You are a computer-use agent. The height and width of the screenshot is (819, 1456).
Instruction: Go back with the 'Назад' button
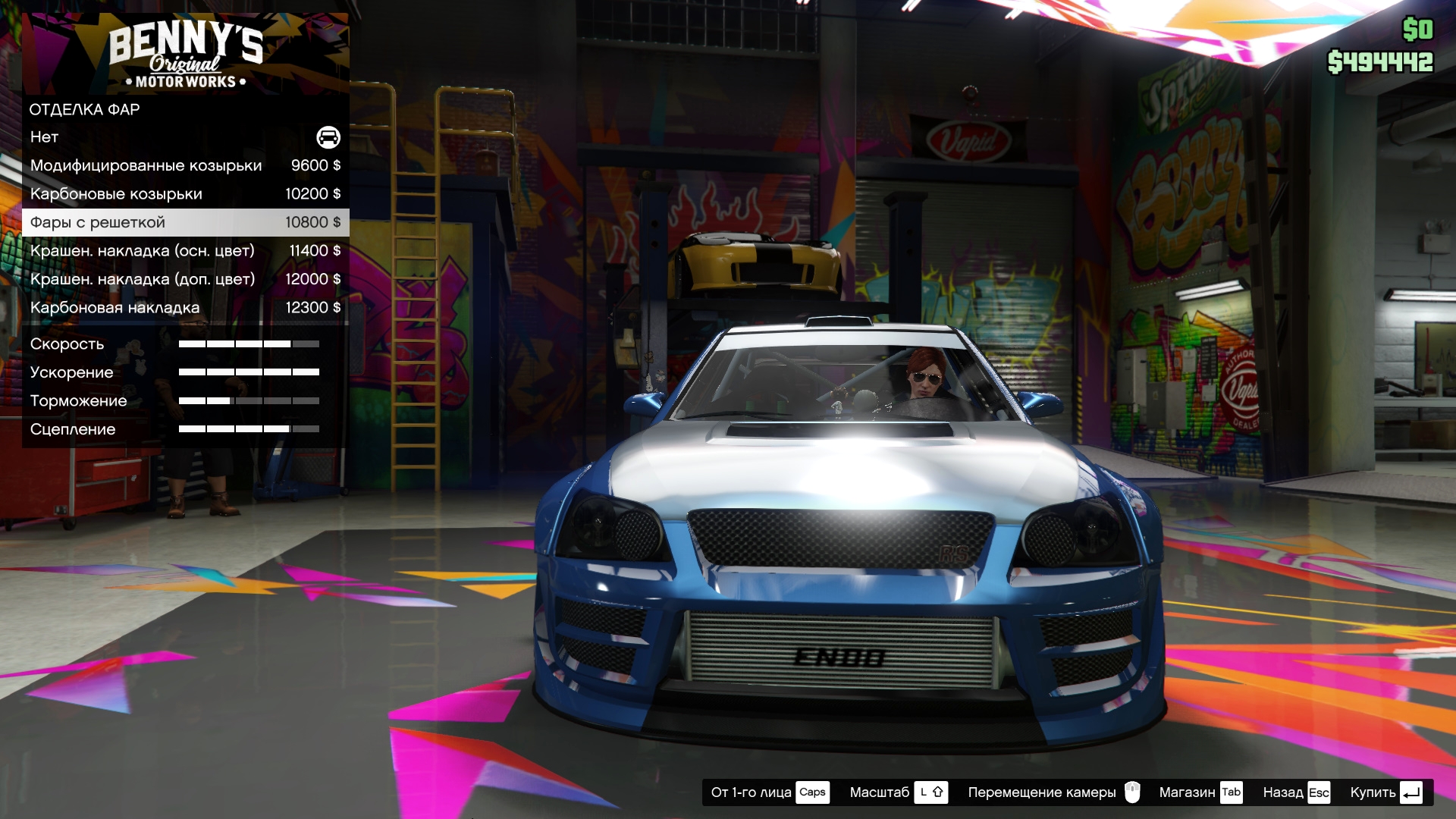point(1296,792)
